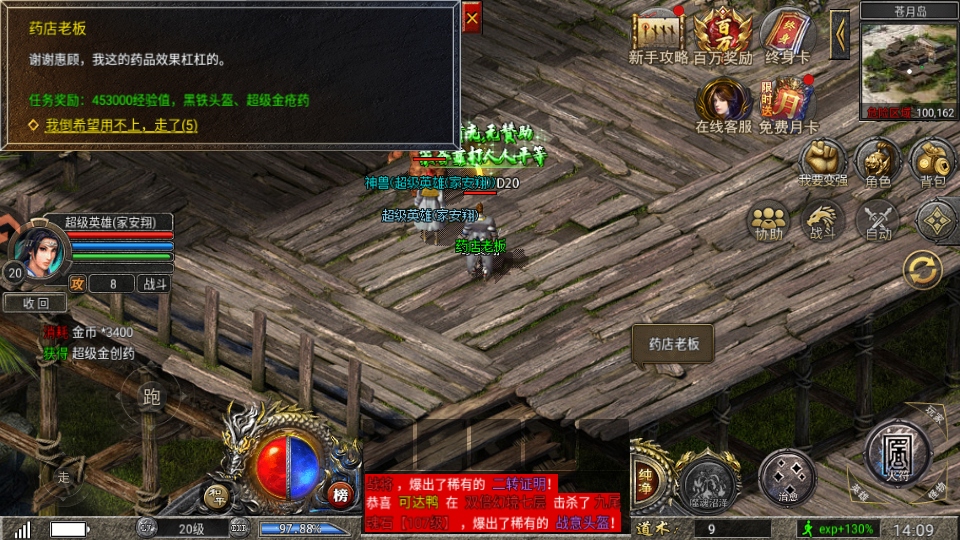The image size is (960, 540).
Task: Collapse the top icon row with the arrow
Action: (x=840, y=34)
